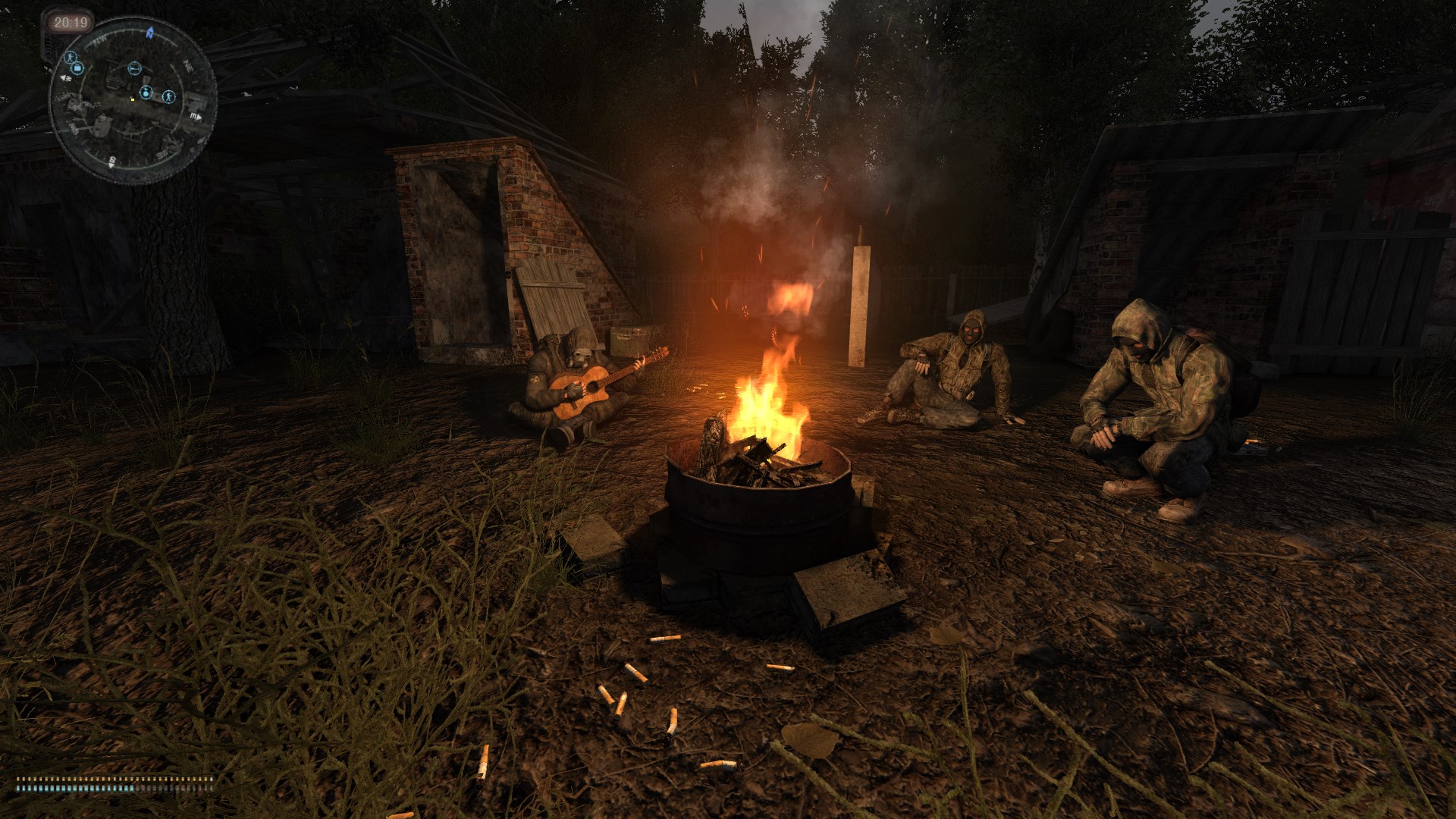Image resolution: width=1456 pixels, height=819 pixels.
Task: Select the bed marker on the minimap
Action: coord(134,68)
